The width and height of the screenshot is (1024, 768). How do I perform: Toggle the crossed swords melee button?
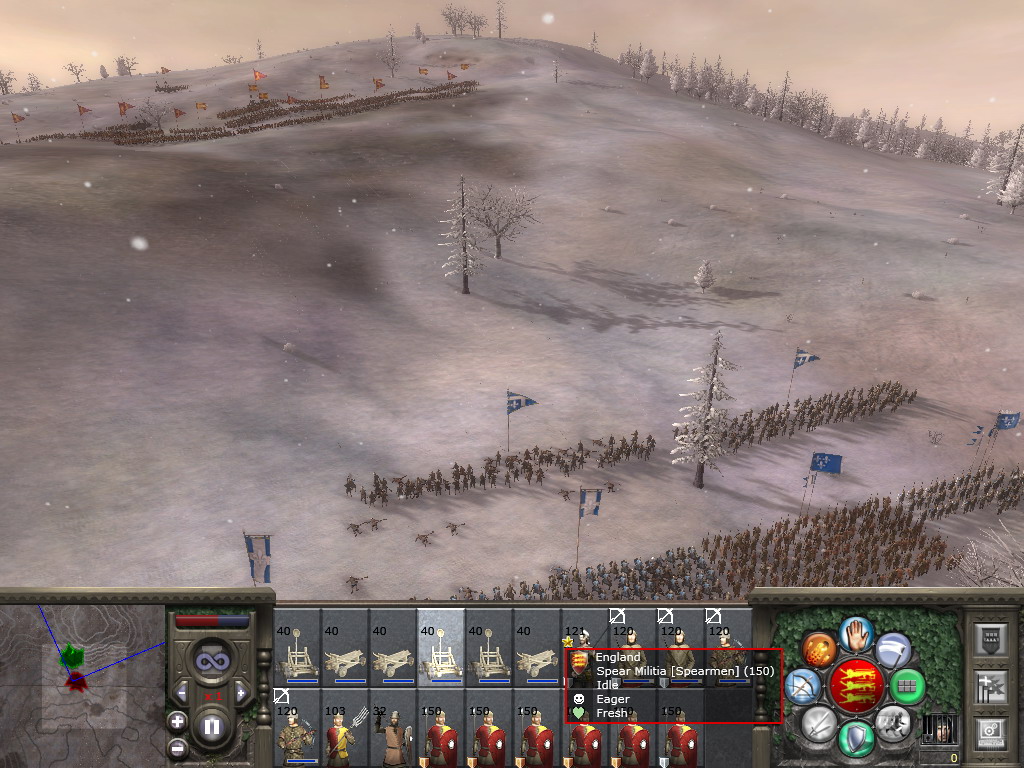click(x=818, y=723)
